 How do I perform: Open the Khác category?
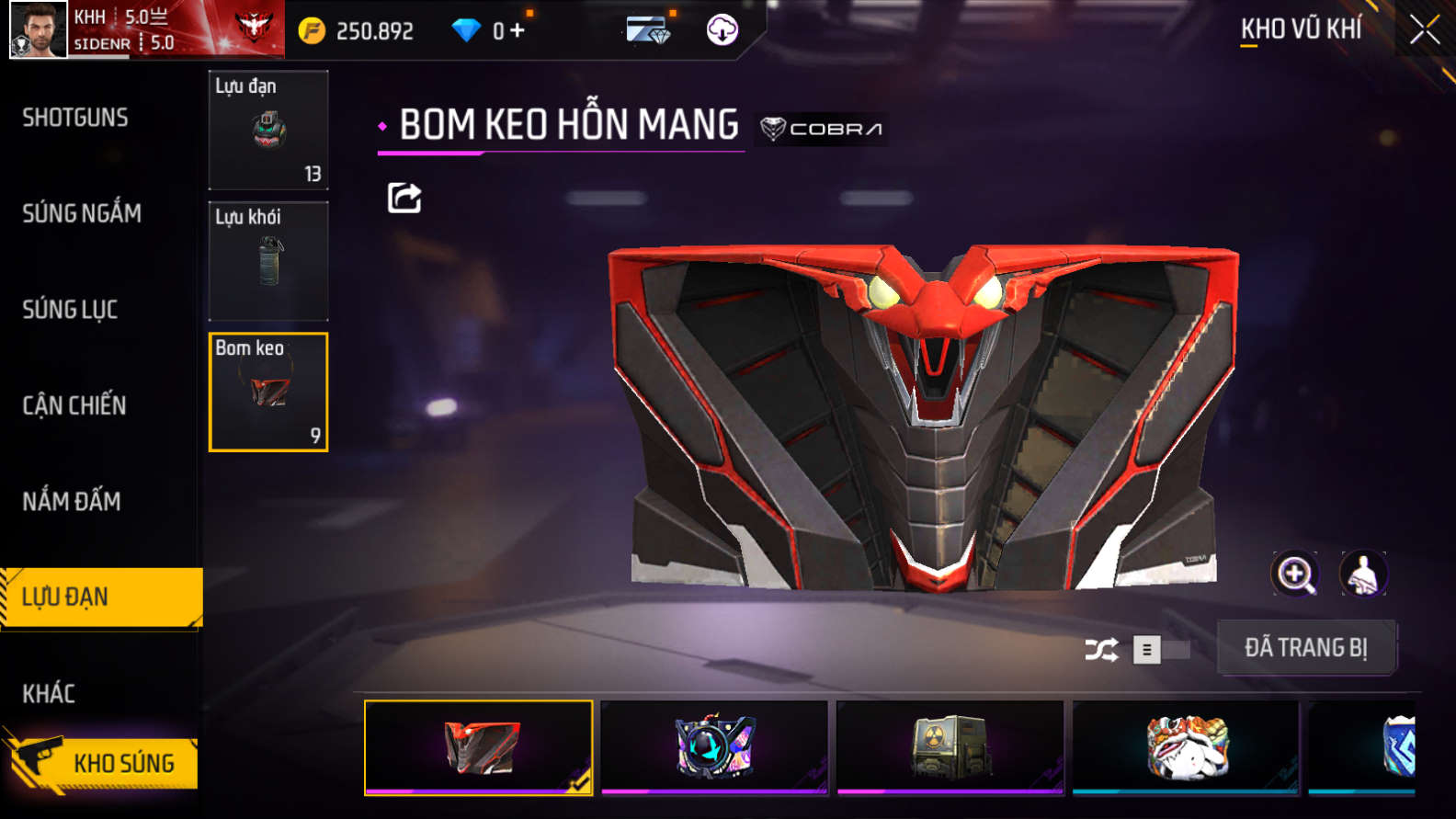[x=49, y=693]
